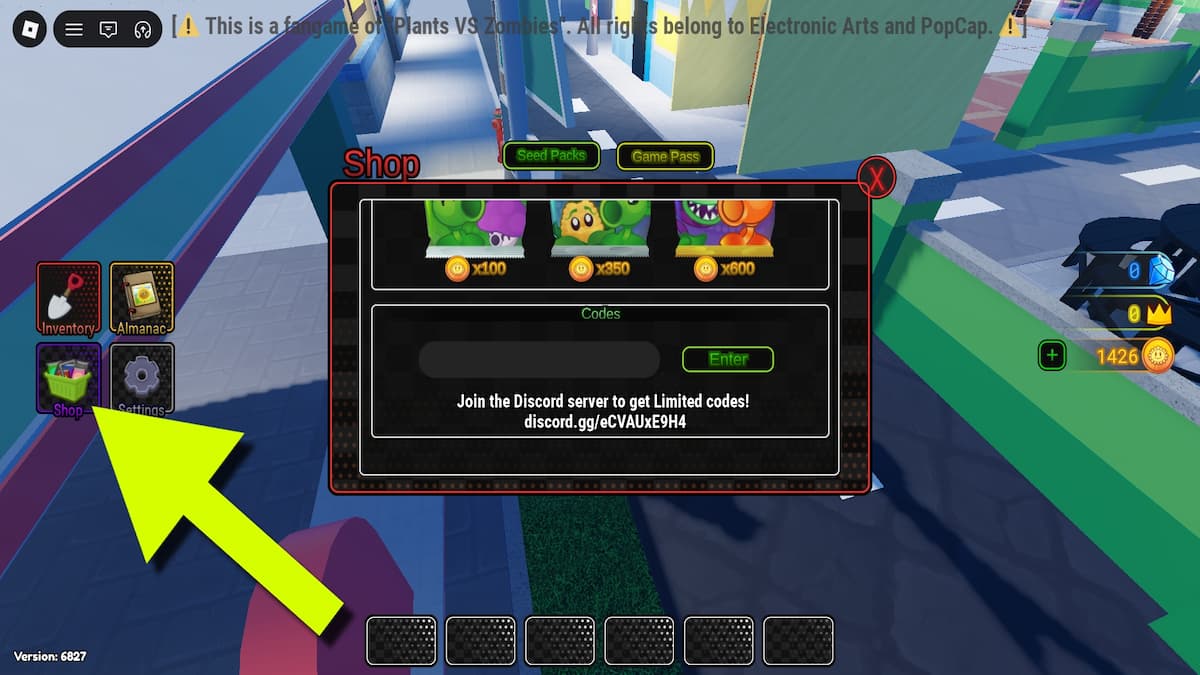The width and height of the screenshot is (1200, 675).
Task: Close the Shop window
Action: (878, 179)
